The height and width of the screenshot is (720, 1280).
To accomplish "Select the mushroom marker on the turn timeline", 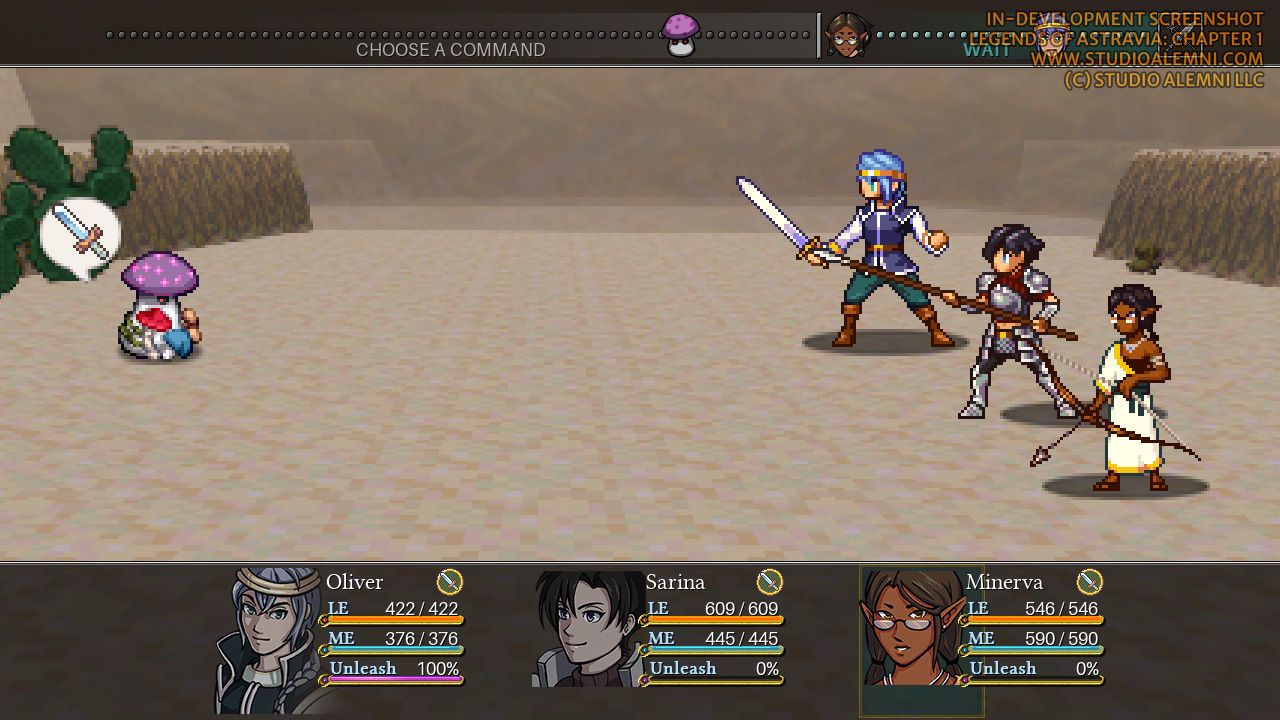I will coord(681,35).
